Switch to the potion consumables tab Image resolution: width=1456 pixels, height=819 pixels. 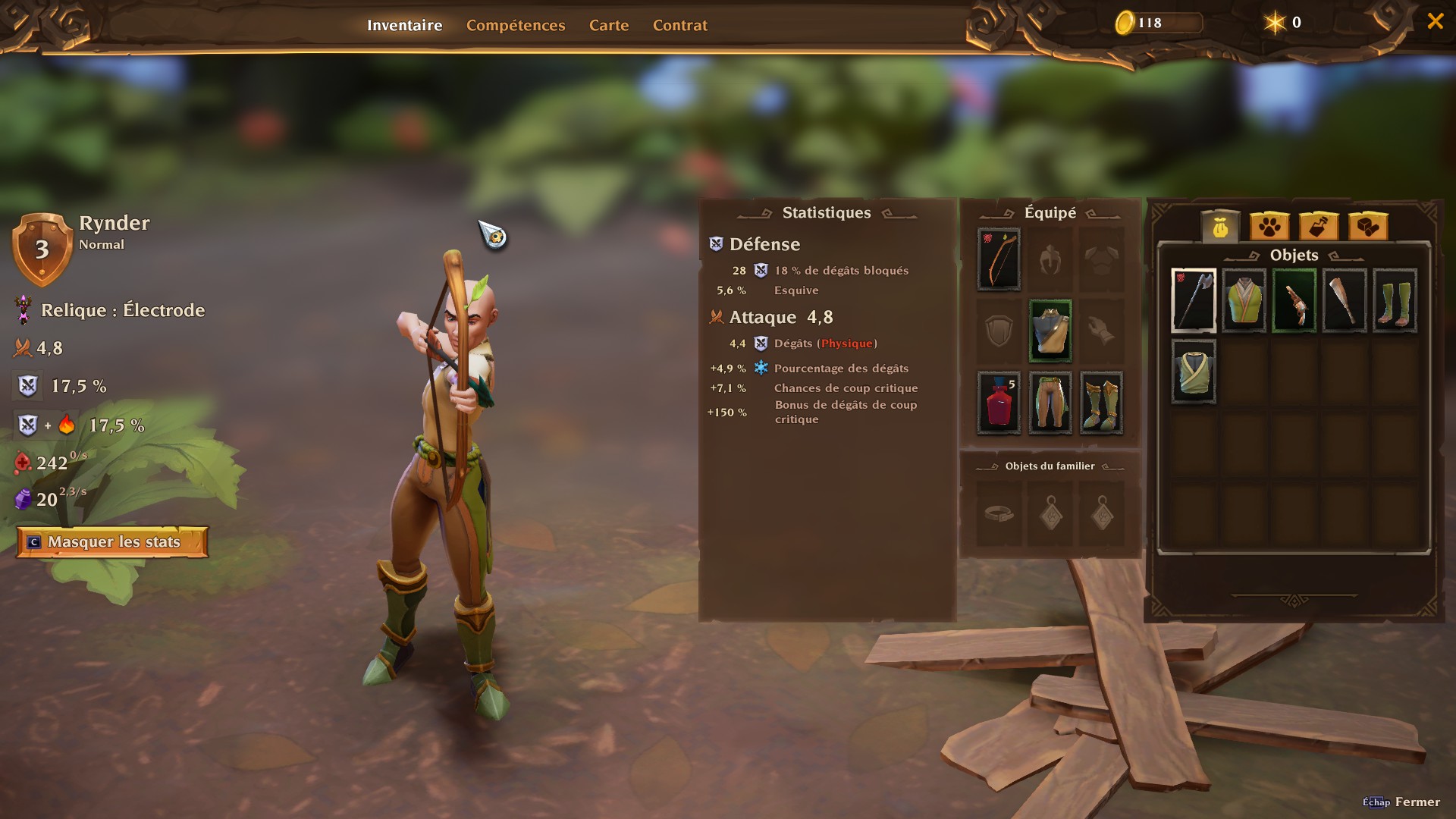1319,226
